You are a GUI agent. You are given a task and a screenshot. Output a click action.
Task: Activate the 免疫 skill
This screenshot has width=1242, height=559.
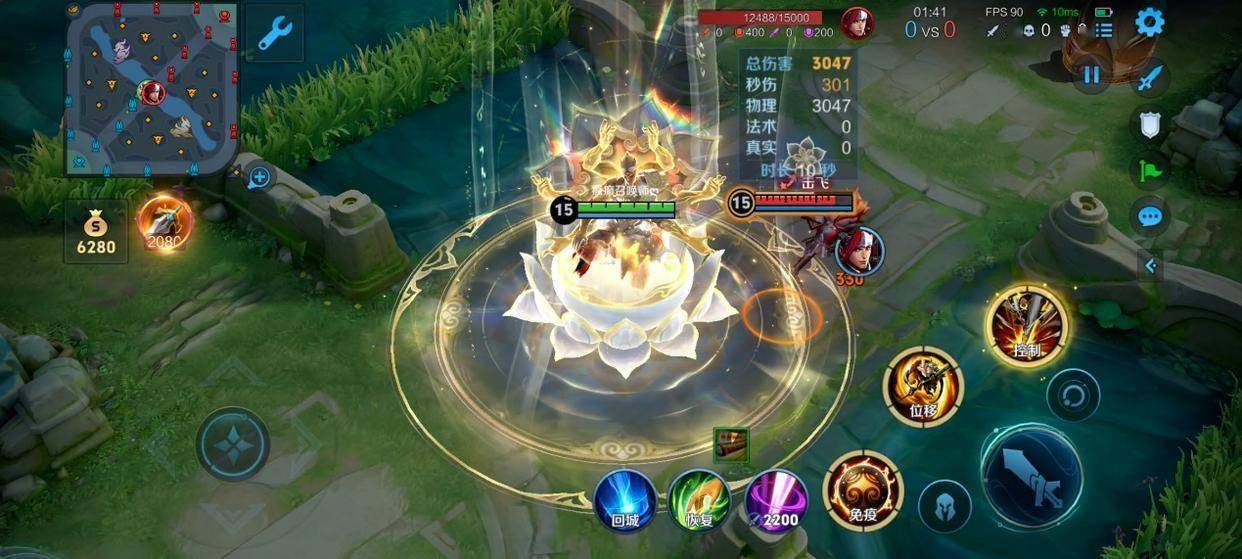(862, 490)
